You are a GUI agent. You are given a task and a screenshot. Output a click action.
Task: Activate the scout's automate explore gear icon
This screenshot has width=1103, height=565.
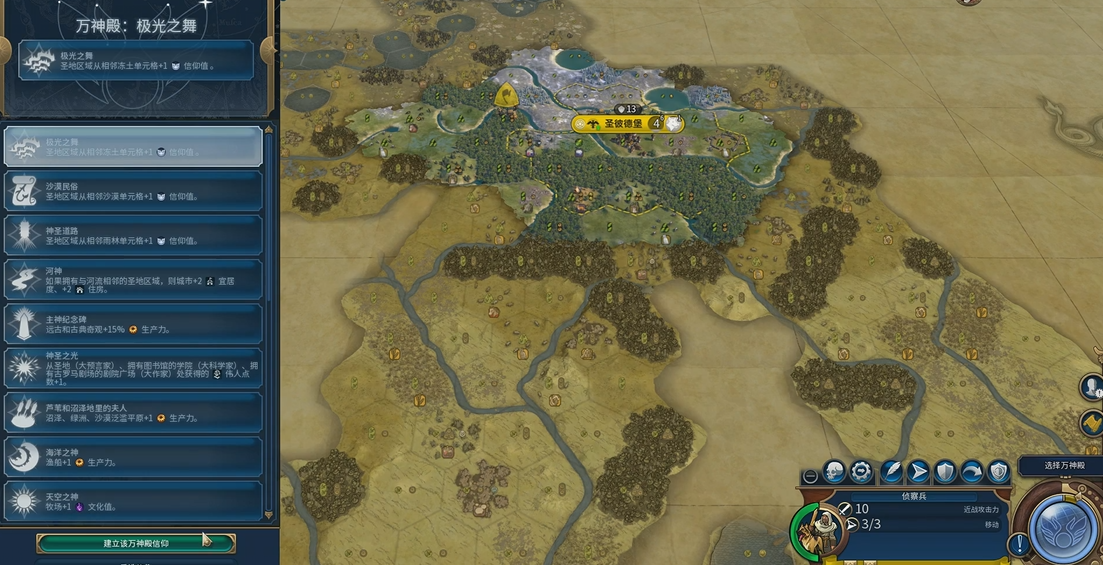(x=861, y=472)
